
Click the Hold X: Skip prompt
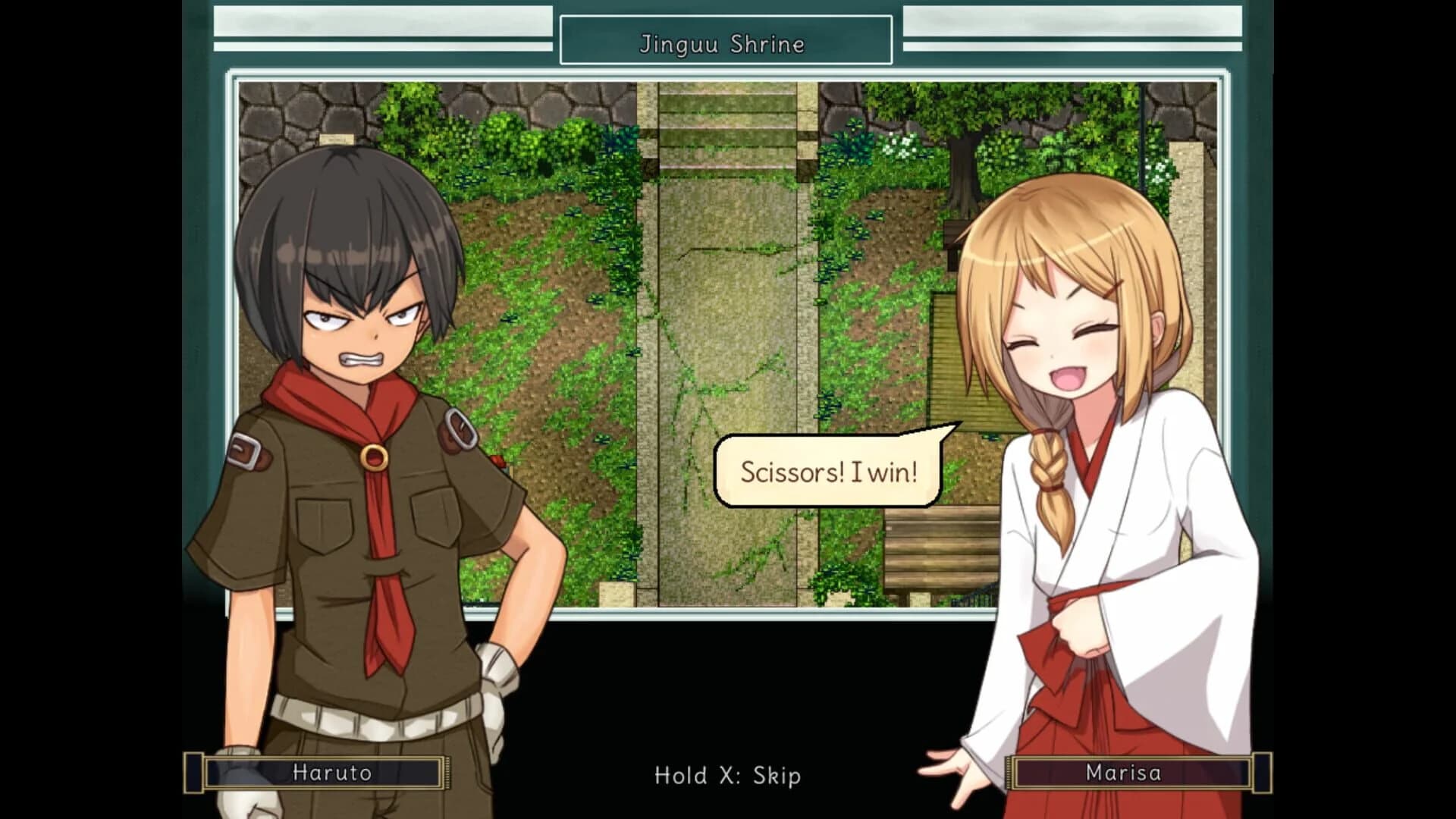pyautogui.click(x=726, y=776)
